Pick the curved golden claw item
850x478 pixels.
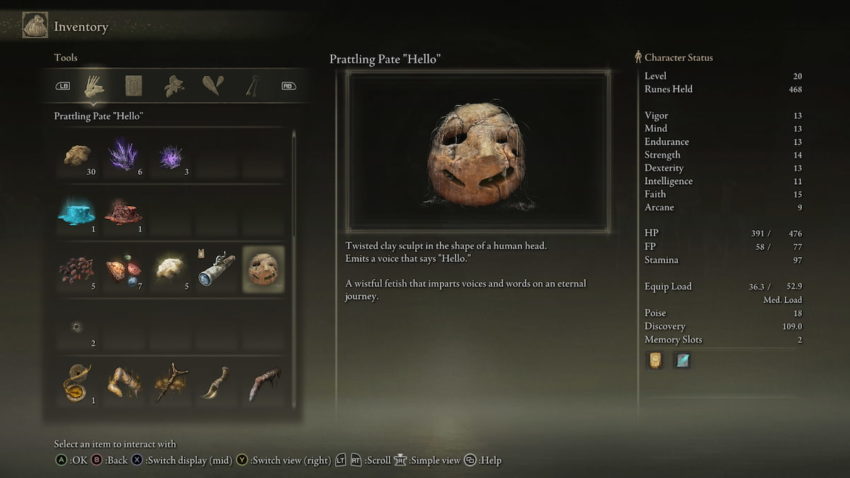[x=216, y=384]
